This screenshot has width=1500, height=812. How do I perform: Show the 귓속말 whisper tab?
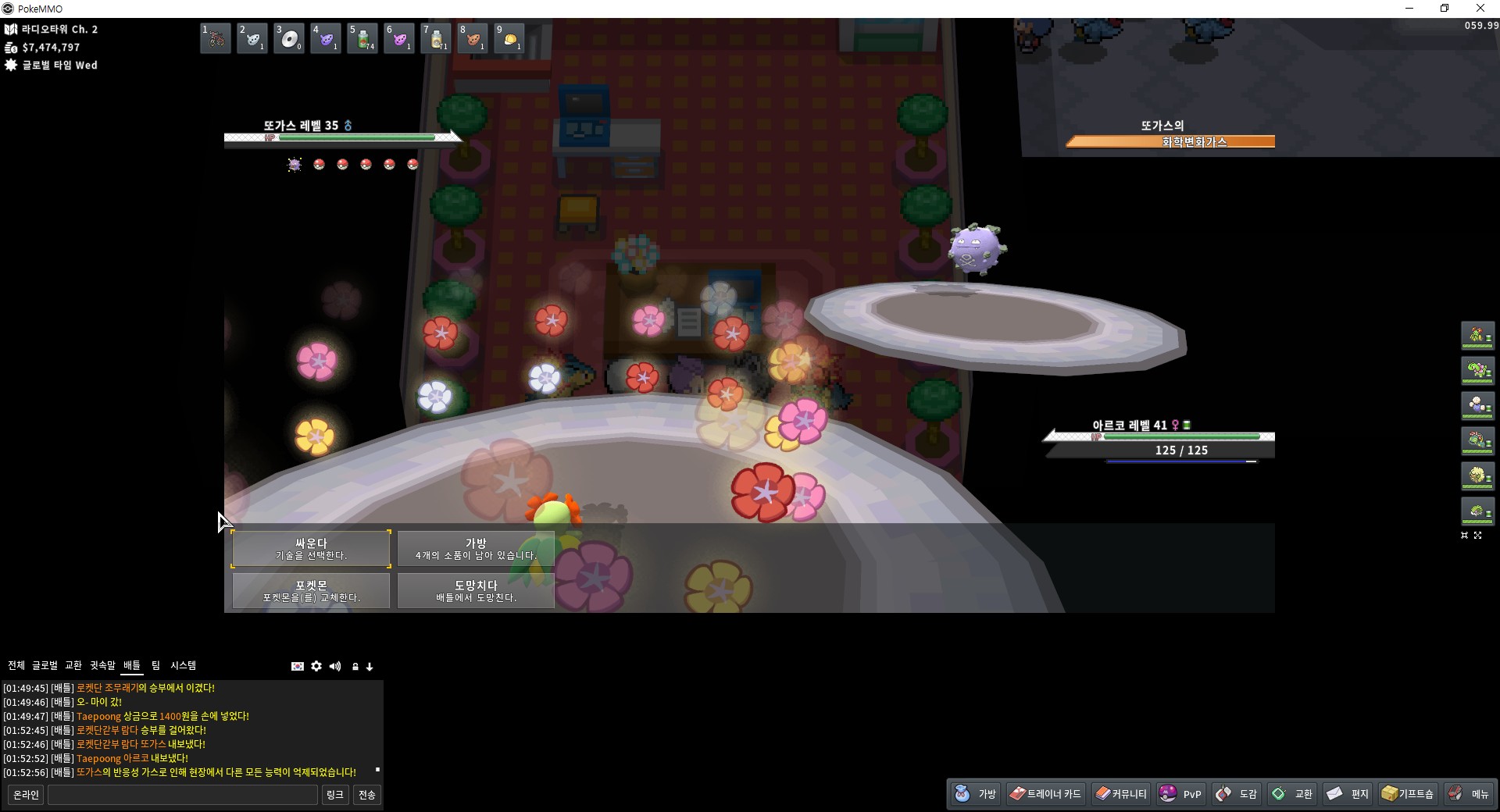coord(102,665)
